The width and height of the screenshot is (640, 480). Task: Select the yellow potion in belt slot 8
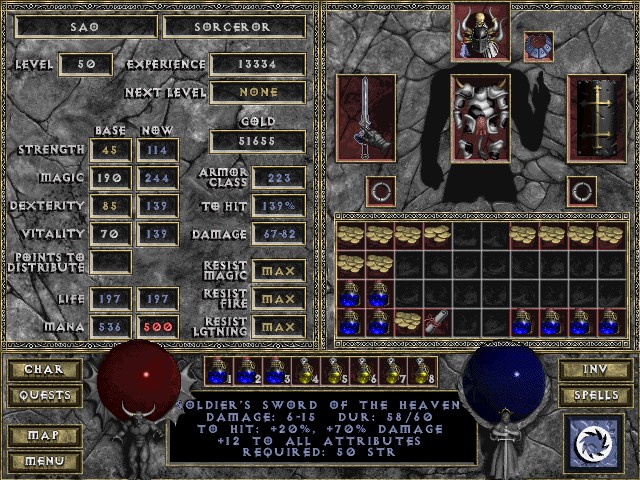point(422,372)
